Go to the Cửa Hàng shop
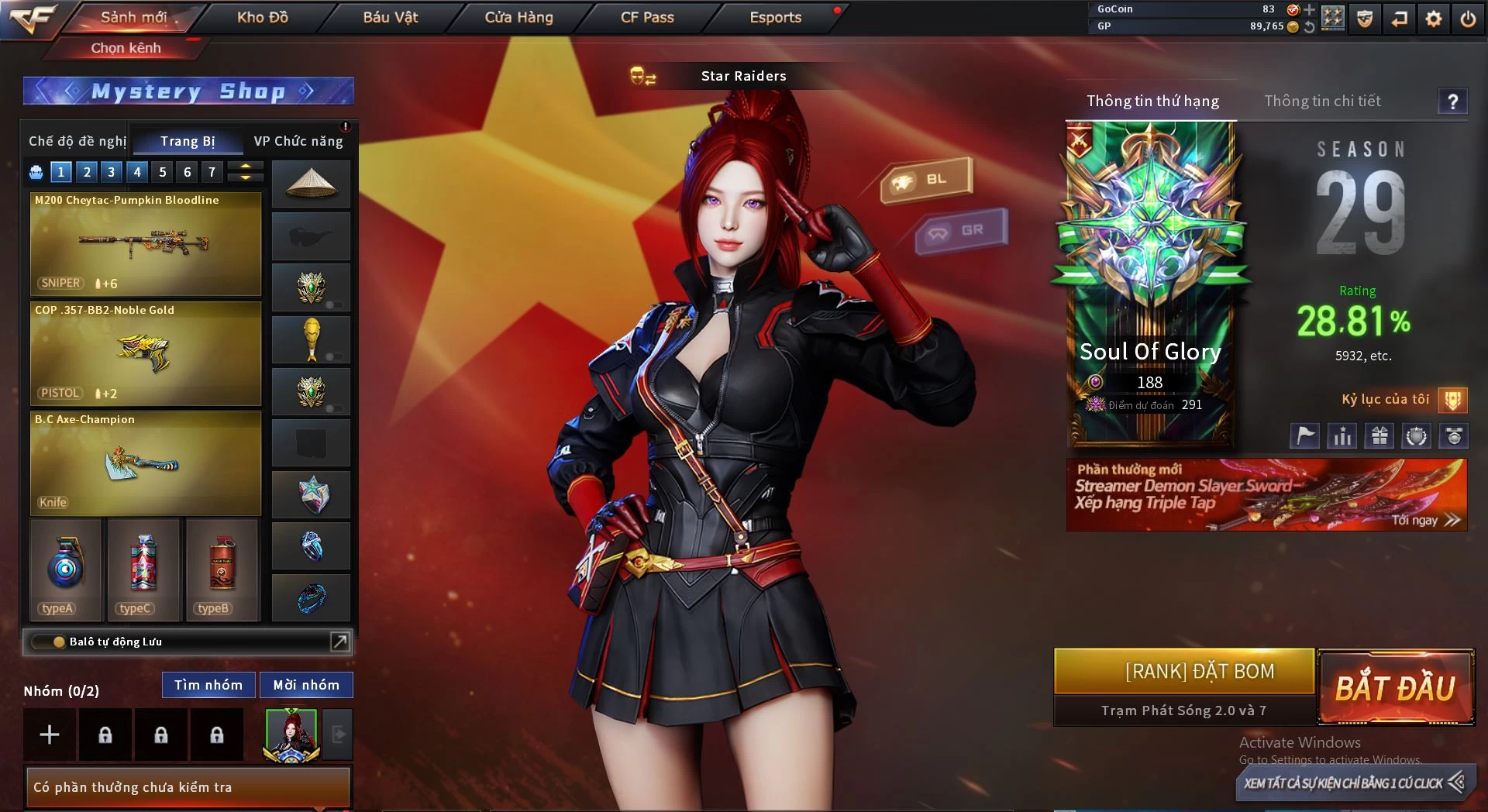 click(x=518, y=17)
